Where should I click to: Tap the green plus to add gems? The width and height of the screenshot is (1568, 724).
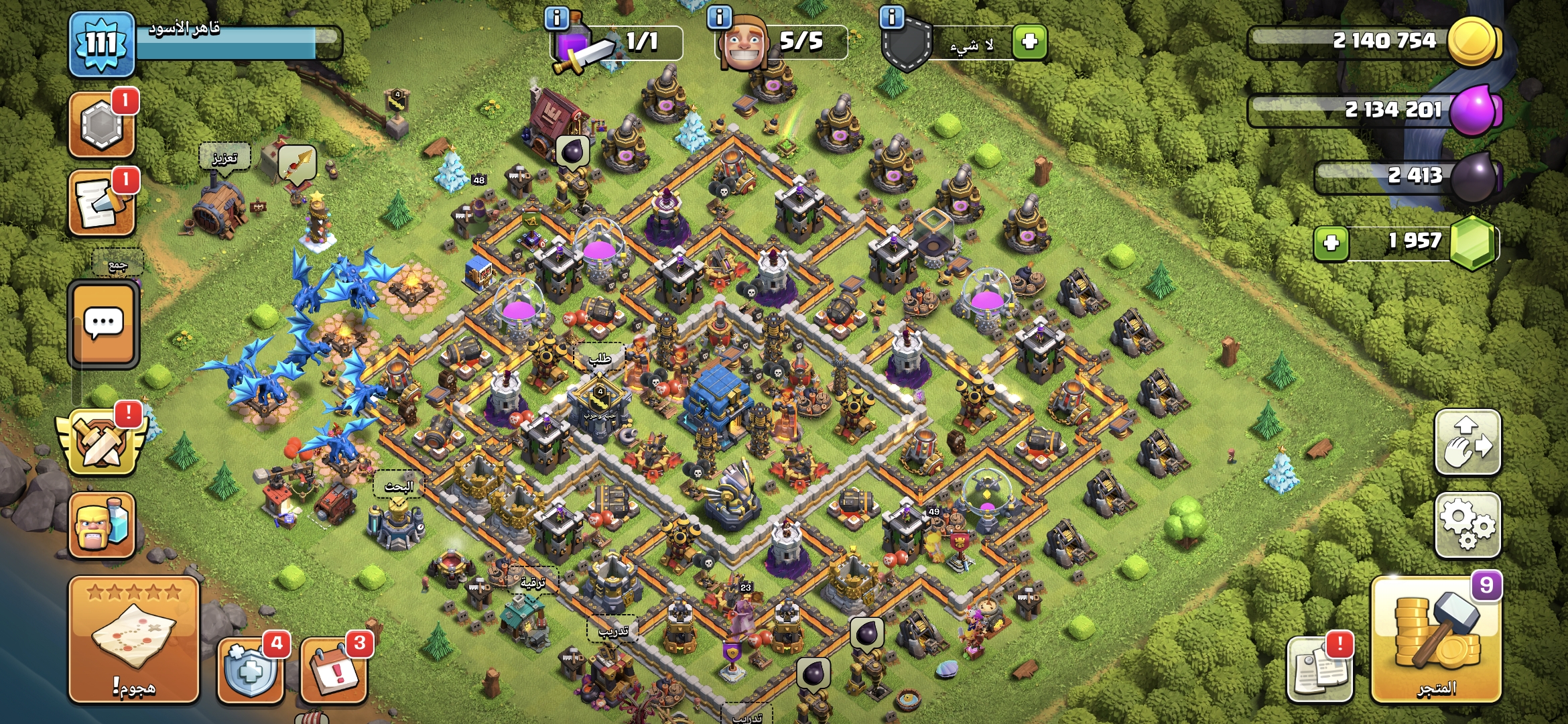pyautogui.click(x=1331, y=243)
